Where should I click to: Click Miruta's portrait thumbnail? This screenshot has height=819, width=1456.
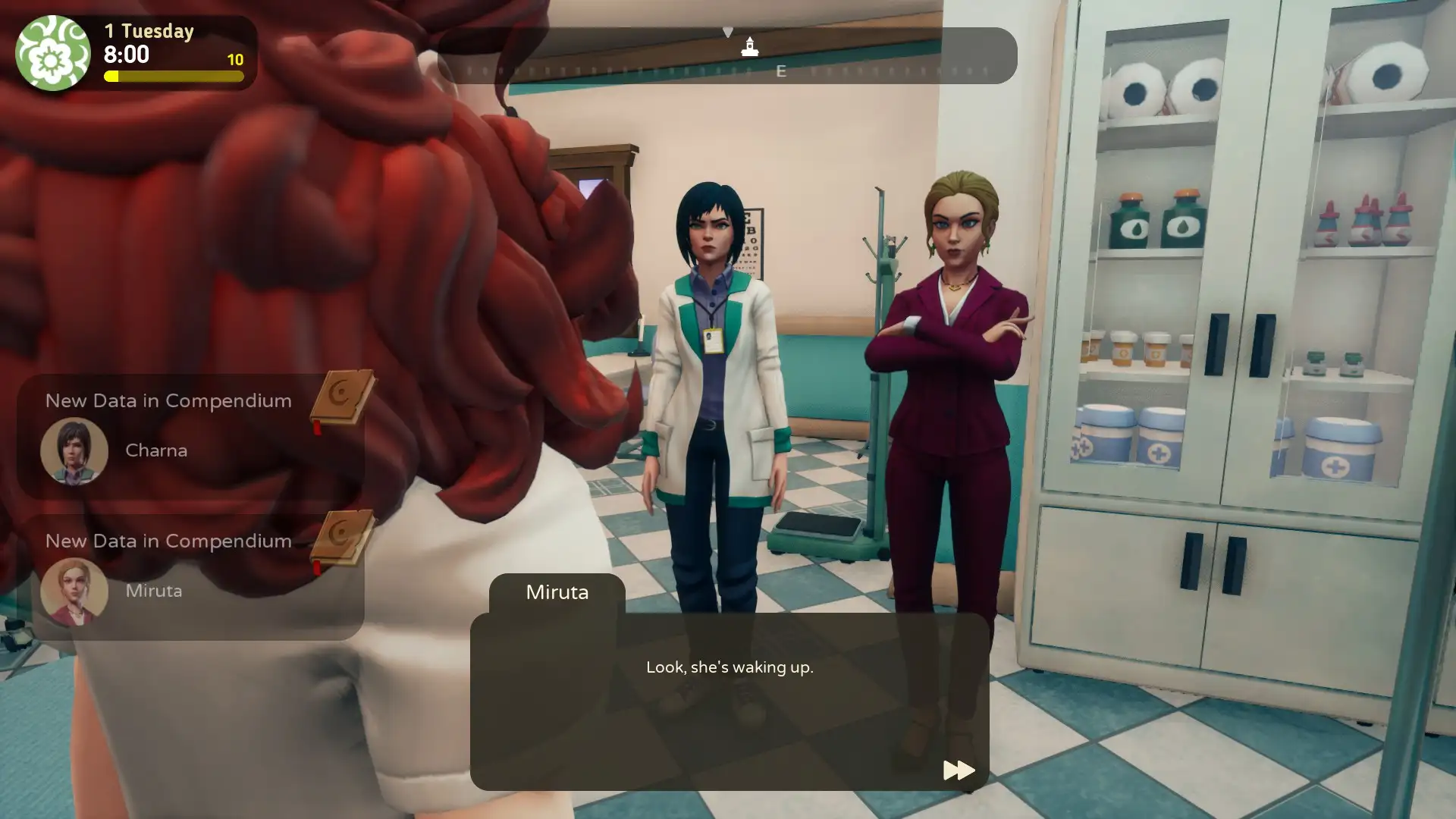click(x=74, y=591)
